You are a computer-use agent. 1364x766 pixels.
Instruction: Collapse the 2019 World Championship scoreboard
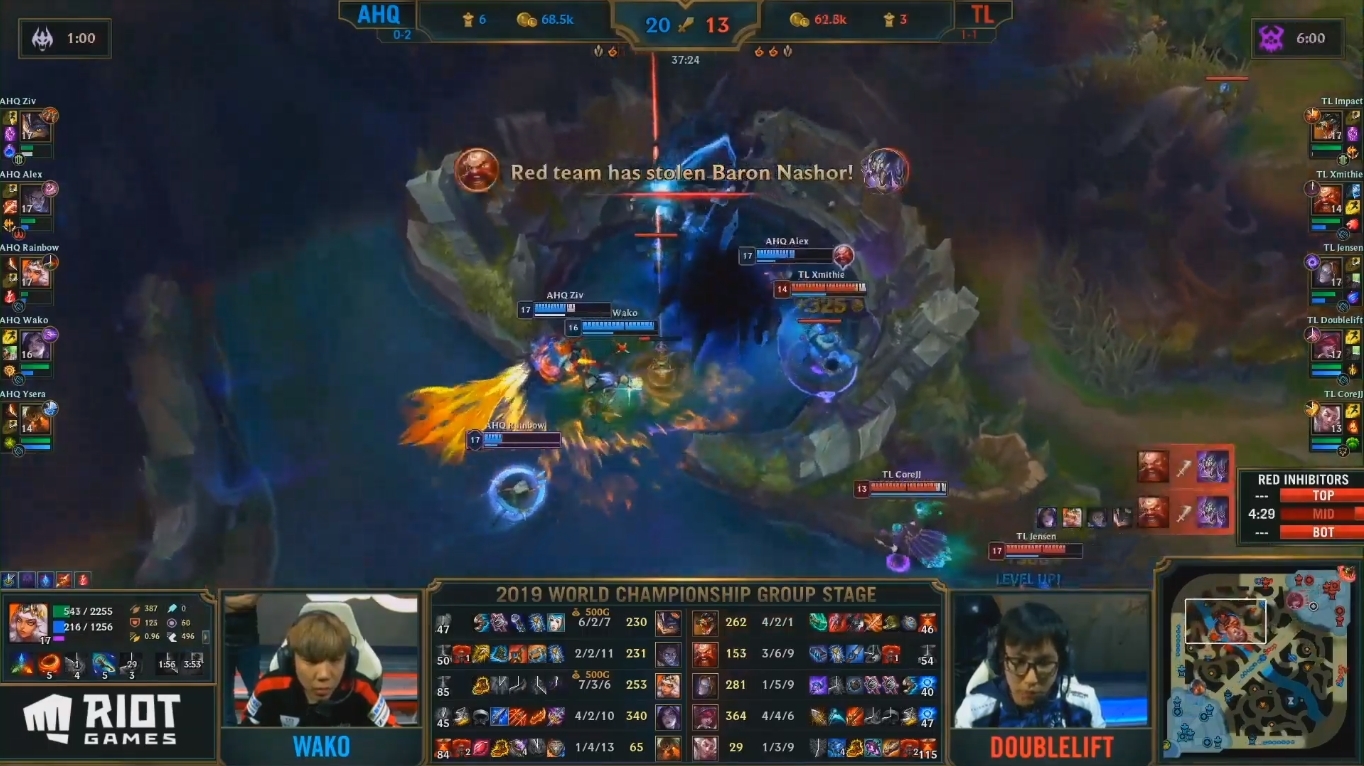point(685,594)
